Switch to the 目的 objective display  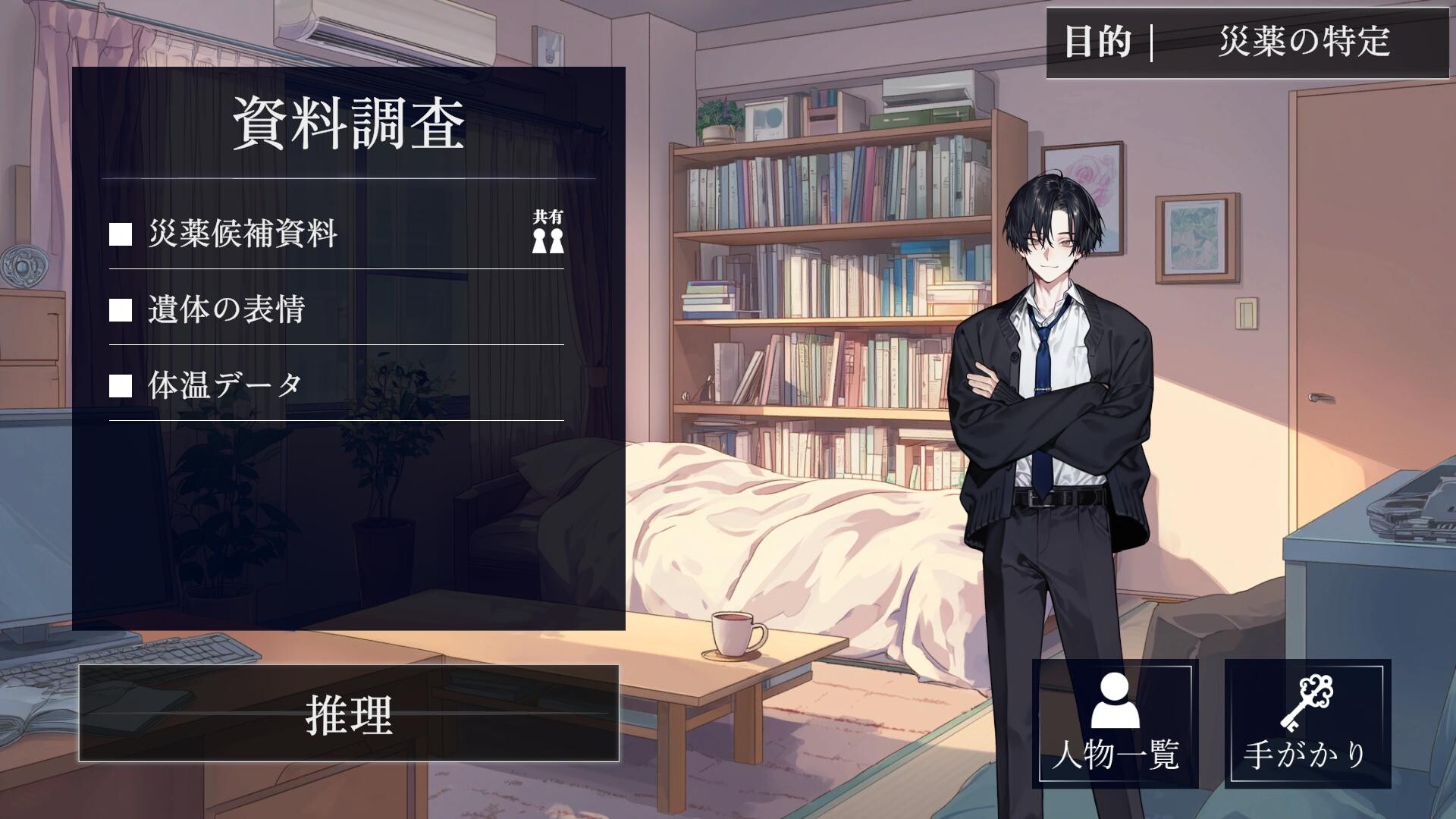click(1093, 44)
